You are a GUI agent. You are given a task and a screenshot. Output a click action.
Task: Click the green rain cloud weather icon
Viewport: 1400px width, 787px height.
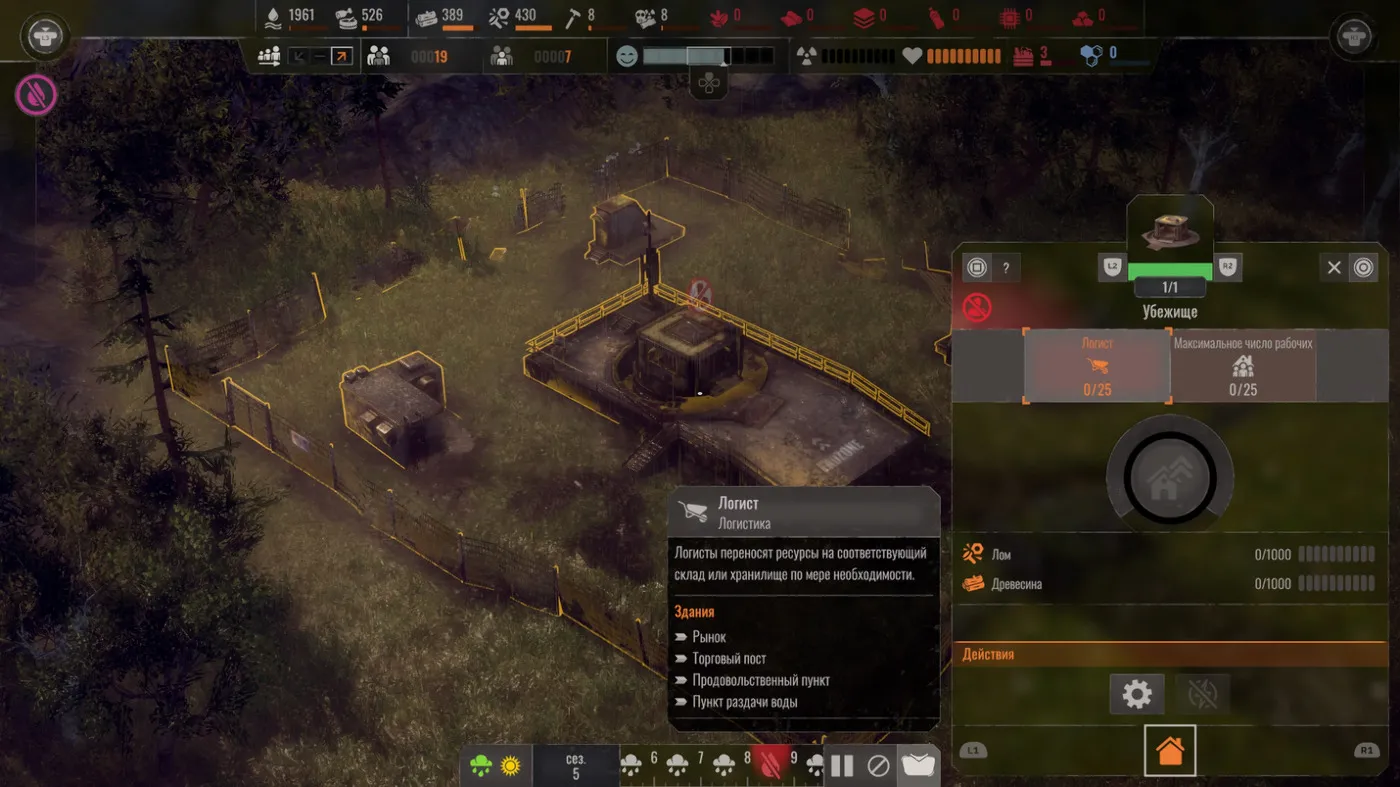click(x=481, y=766)
